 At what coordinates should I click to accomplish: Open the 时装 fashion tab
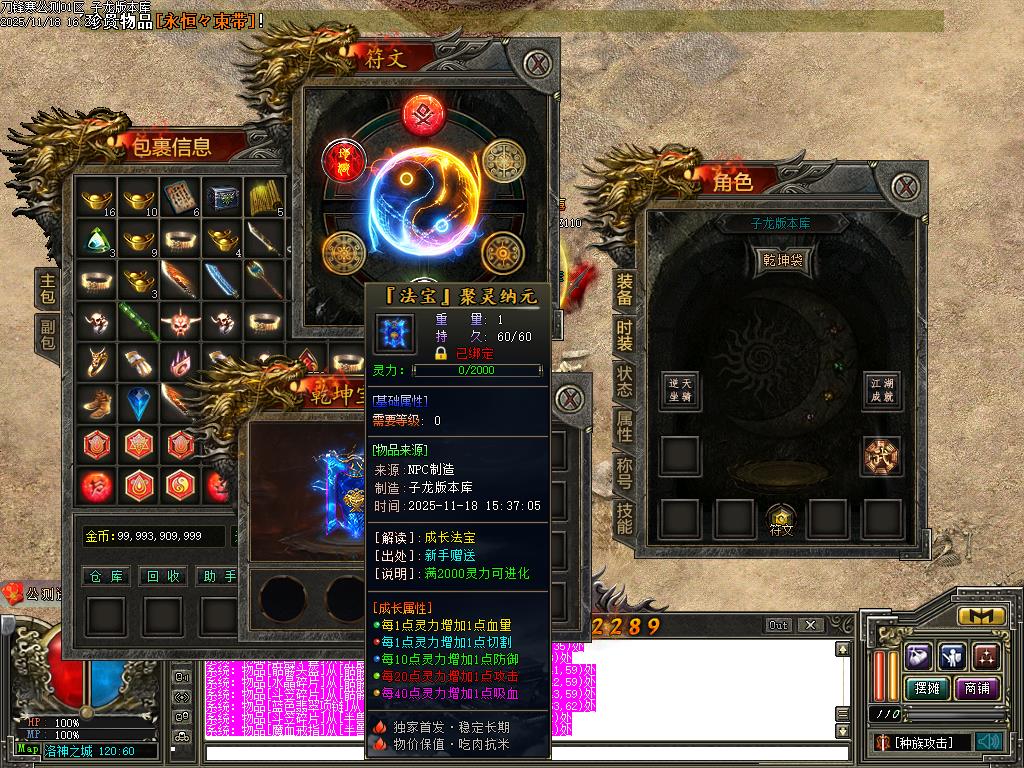(624, 335)
